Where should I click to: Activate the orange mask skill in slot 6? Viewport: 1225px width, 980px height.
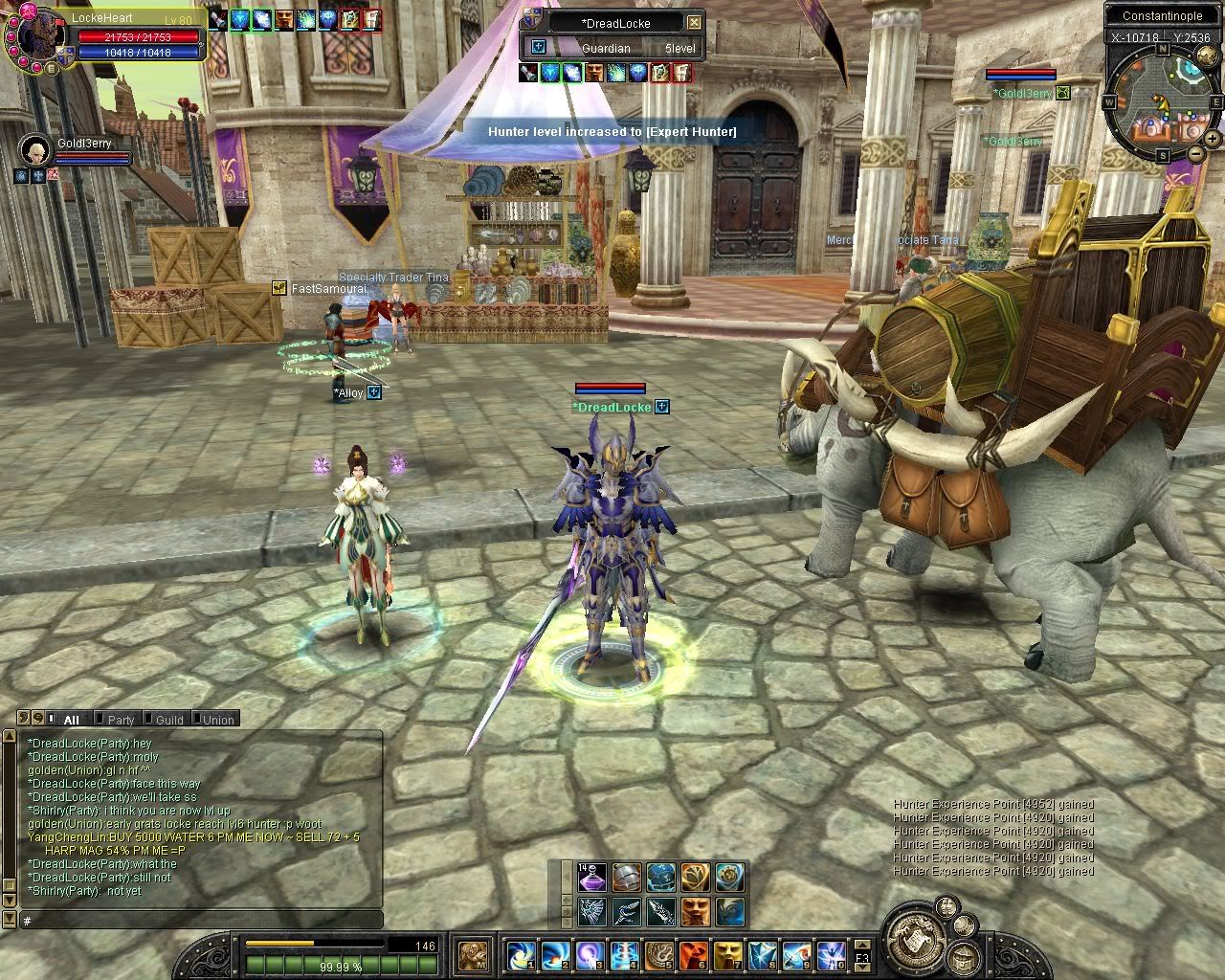(694, 954)
